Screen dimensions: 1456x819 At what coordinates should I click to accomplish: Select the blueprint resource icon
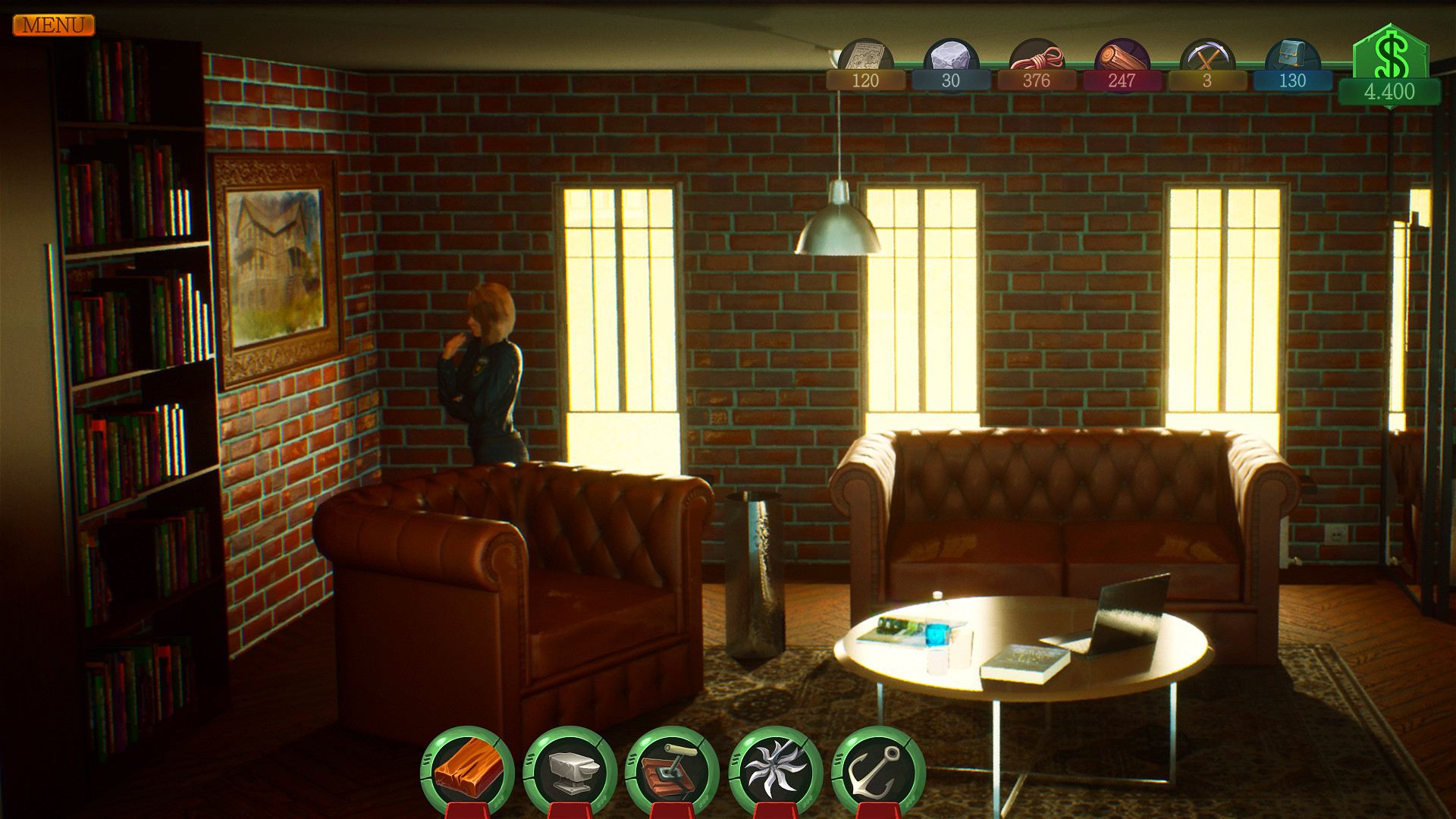(x=864, y=55)
